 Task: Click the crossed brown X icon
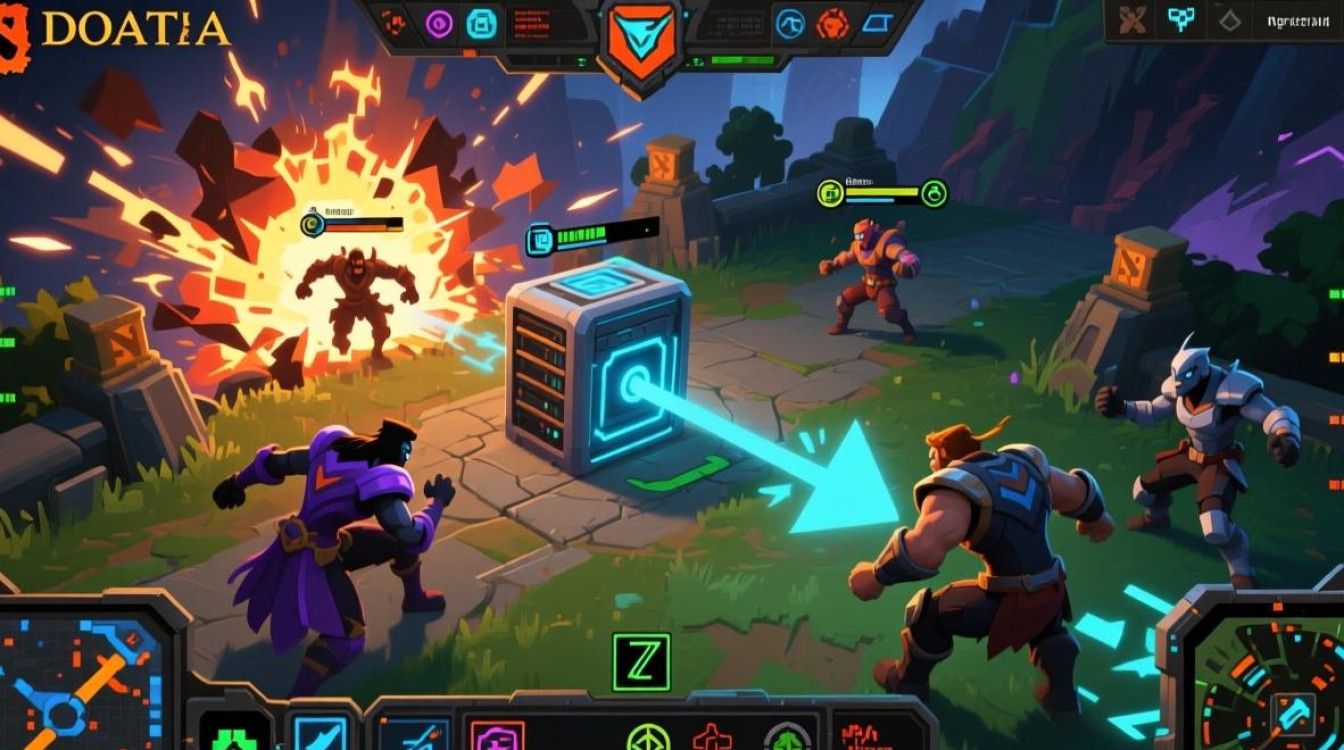click(x=1133, y=21)
